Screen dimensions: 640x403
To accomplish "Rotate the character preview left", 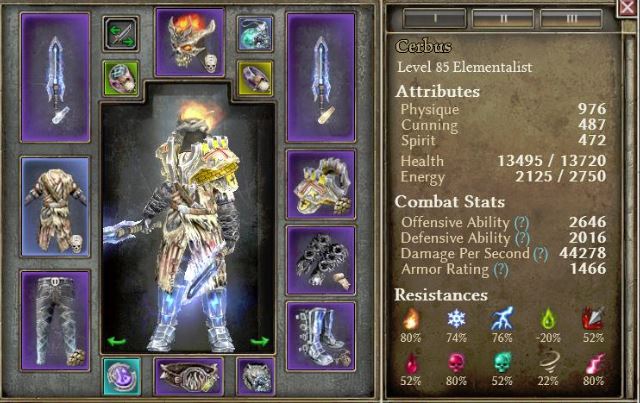I will pyautogui.click(x=116, y=341).
